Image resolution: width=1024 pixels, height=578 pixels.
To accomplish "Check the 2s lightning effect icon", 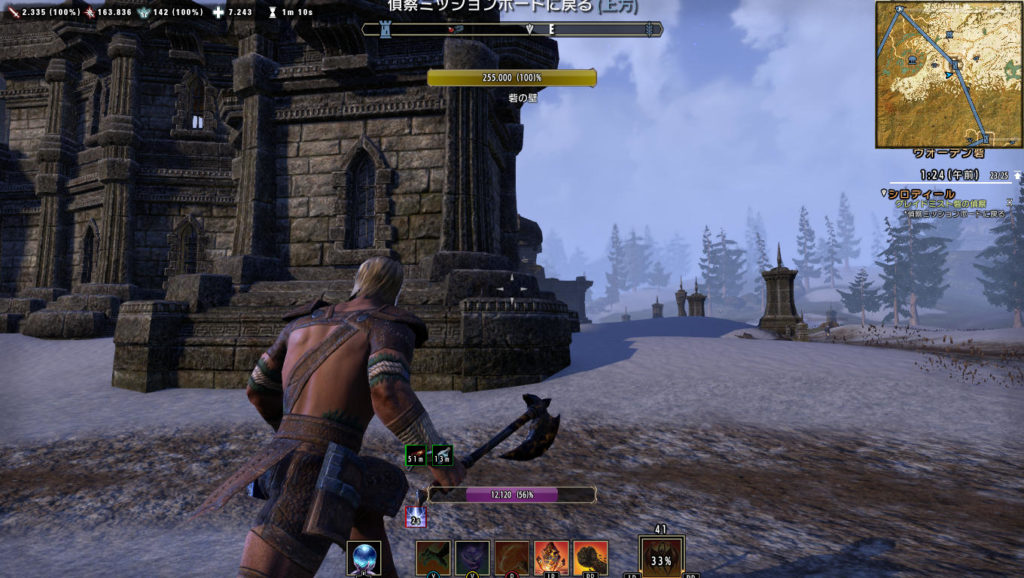I will tap(416, 518).
